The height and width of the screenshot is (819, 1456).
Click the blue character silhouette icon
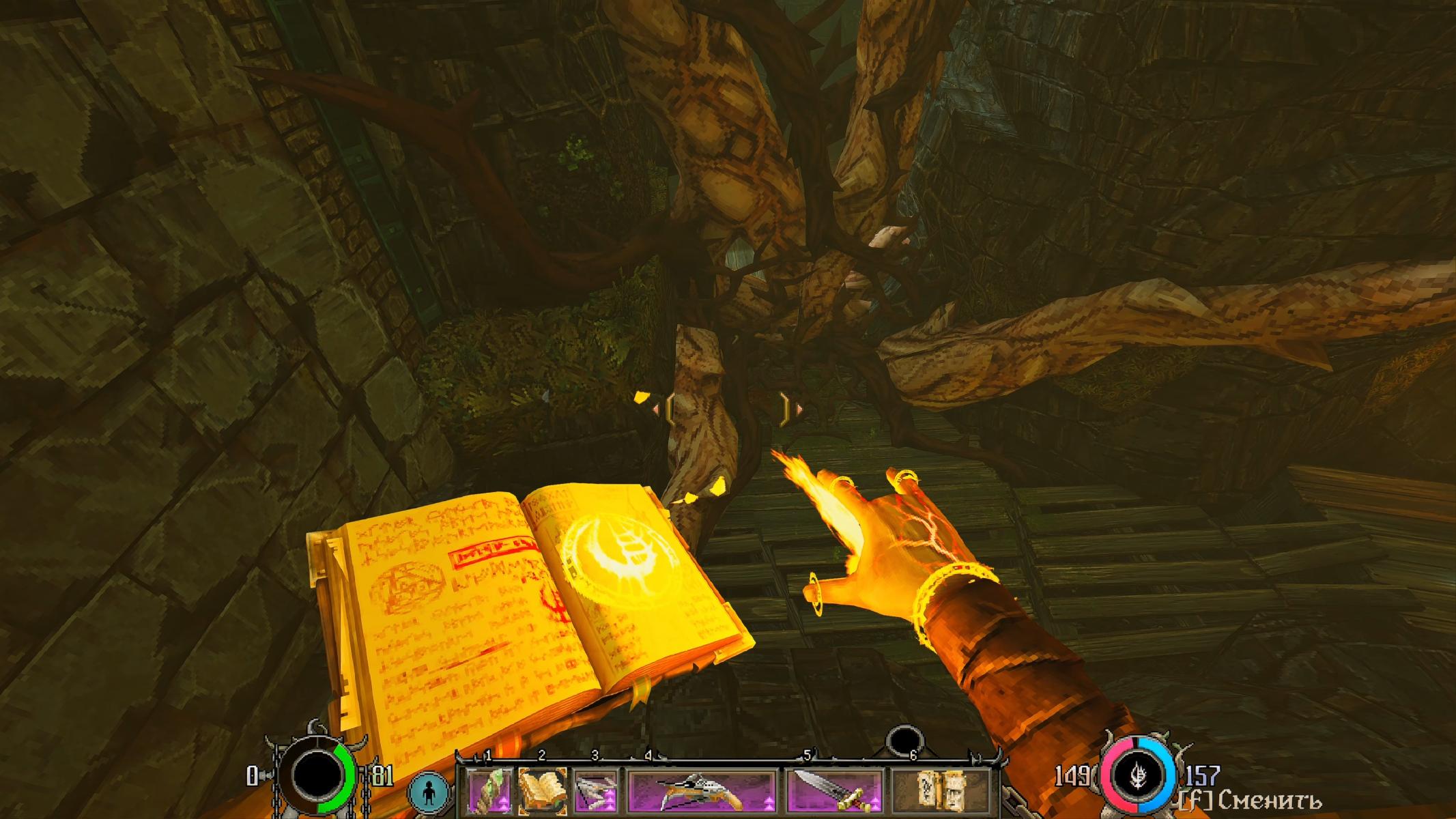click(x=429, y=794)
